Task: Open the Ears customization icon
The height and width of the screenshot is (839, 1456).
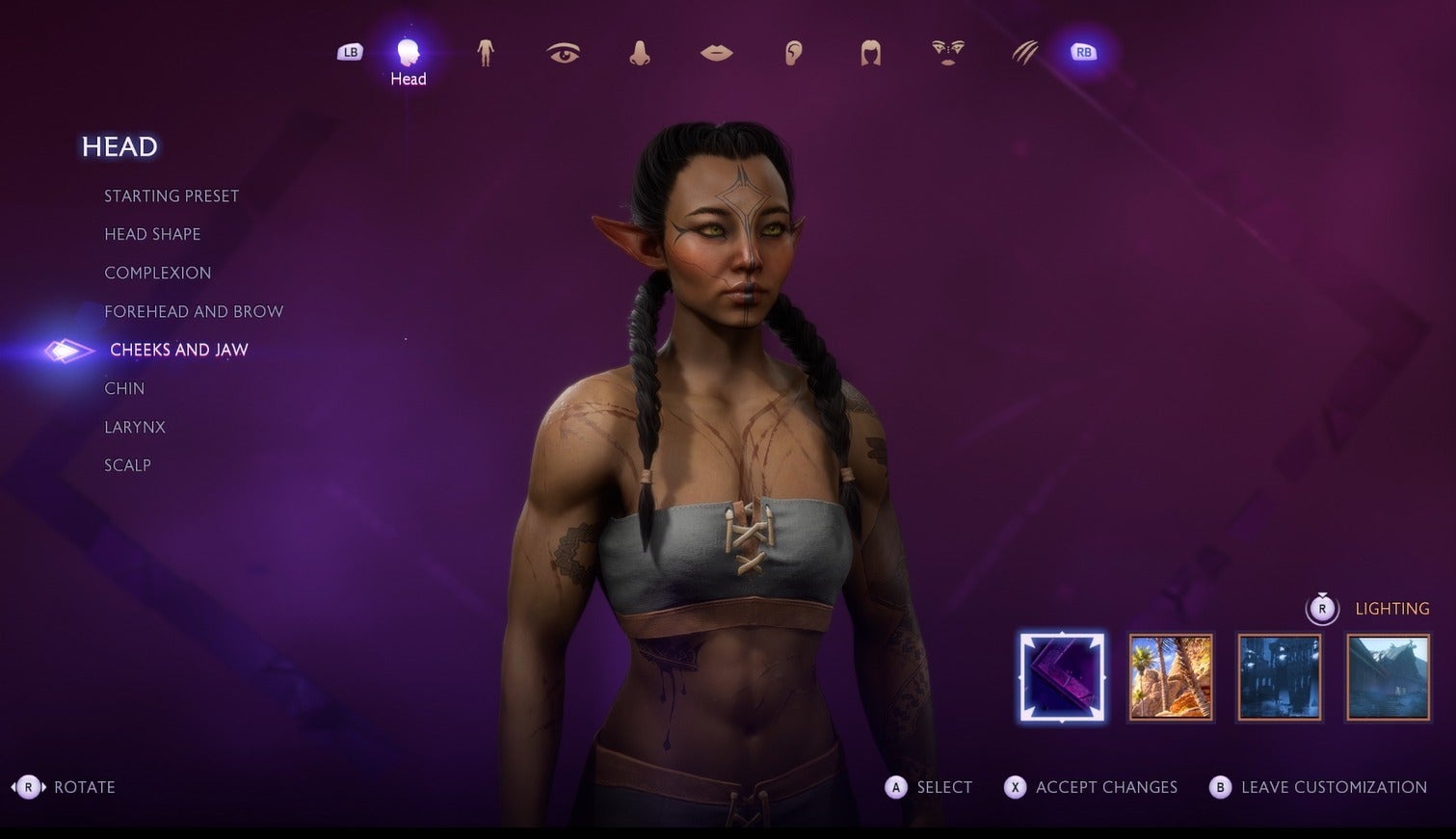Action: pyautogui.click(x=794, y=53)
